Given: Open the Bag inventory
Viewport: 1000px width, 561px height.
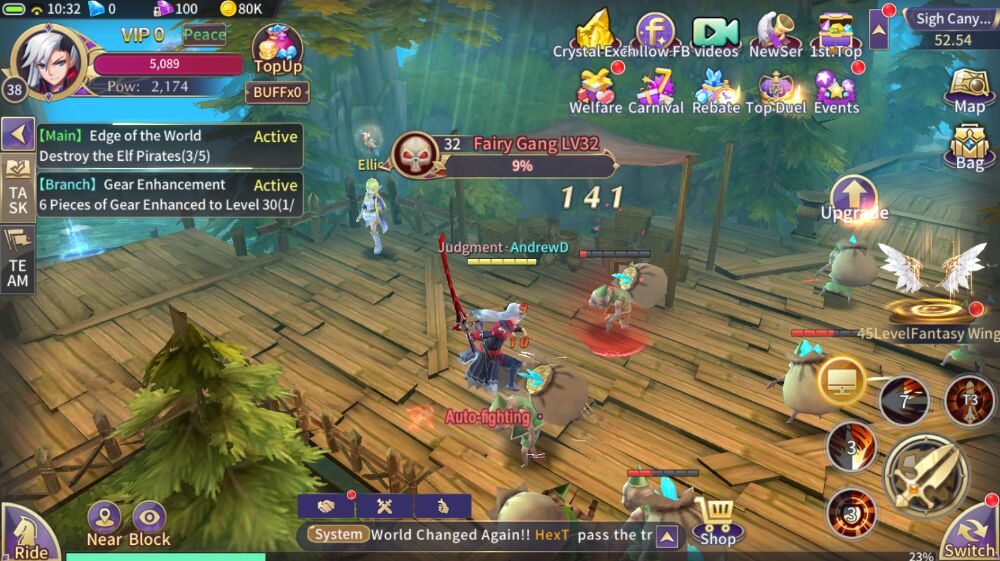Looking at the screenshot, I should click(x=969, y=146).
